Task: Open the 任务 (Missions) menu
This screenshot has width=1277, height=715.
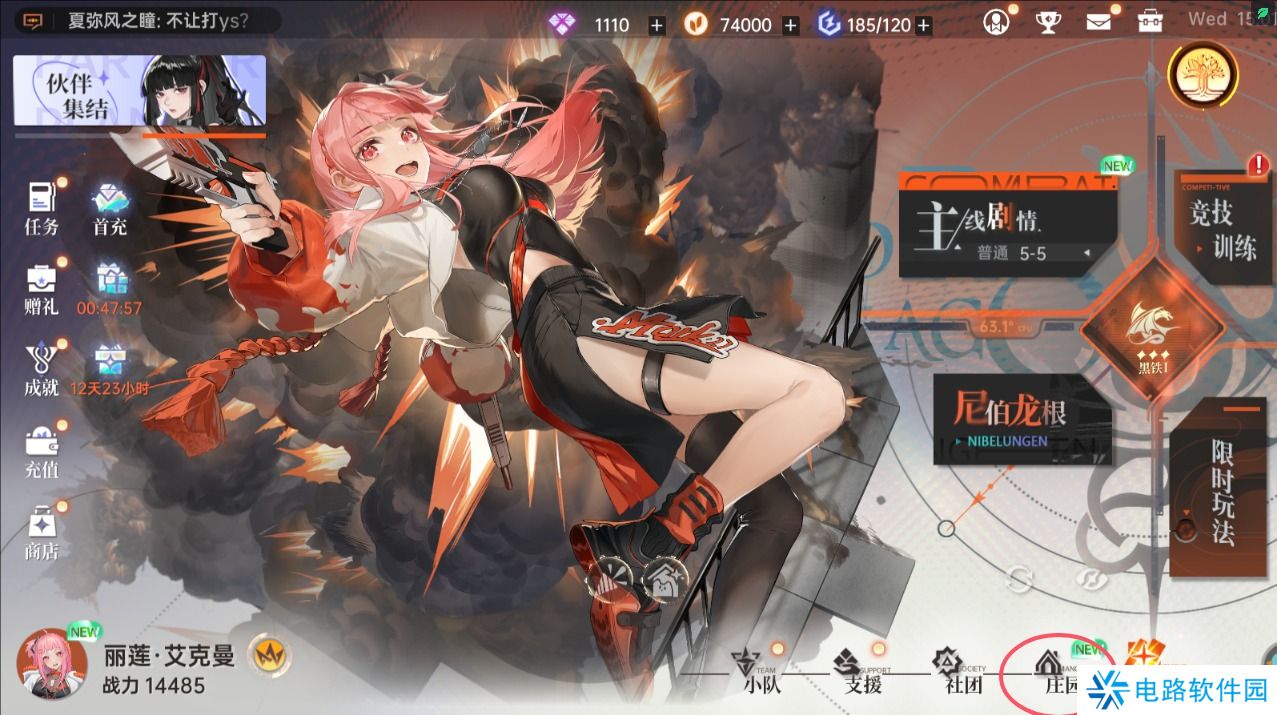Action: [42, 207]
